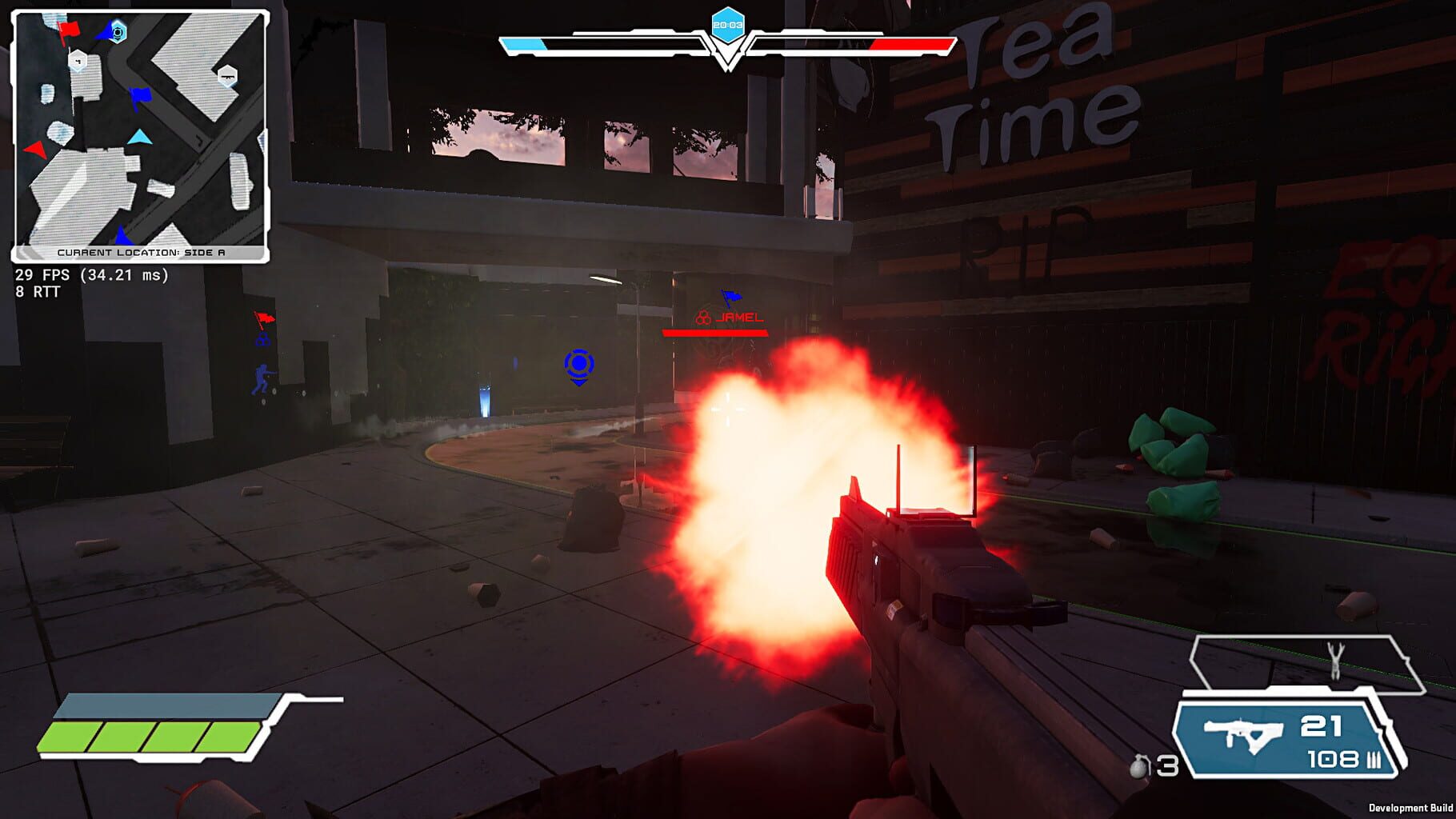The image size is (1456, 819).
Task: Select the CURRENT LOCATION: SIDE A label
Action: pos(141,250)
